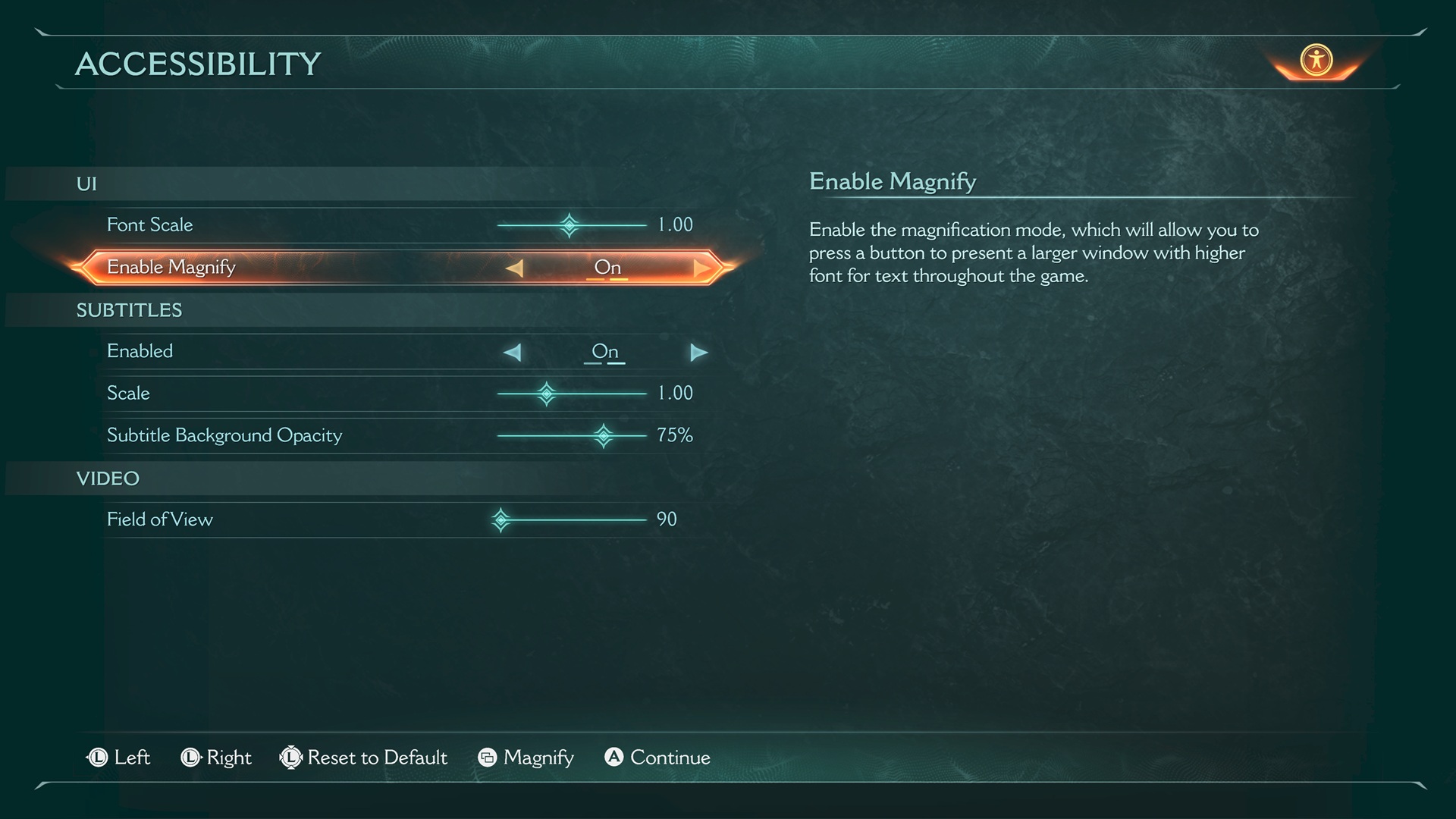This screenshot has width=1456, height=819.
Task: Adjust the subtitle Scale slider
Action: [547, 394]
